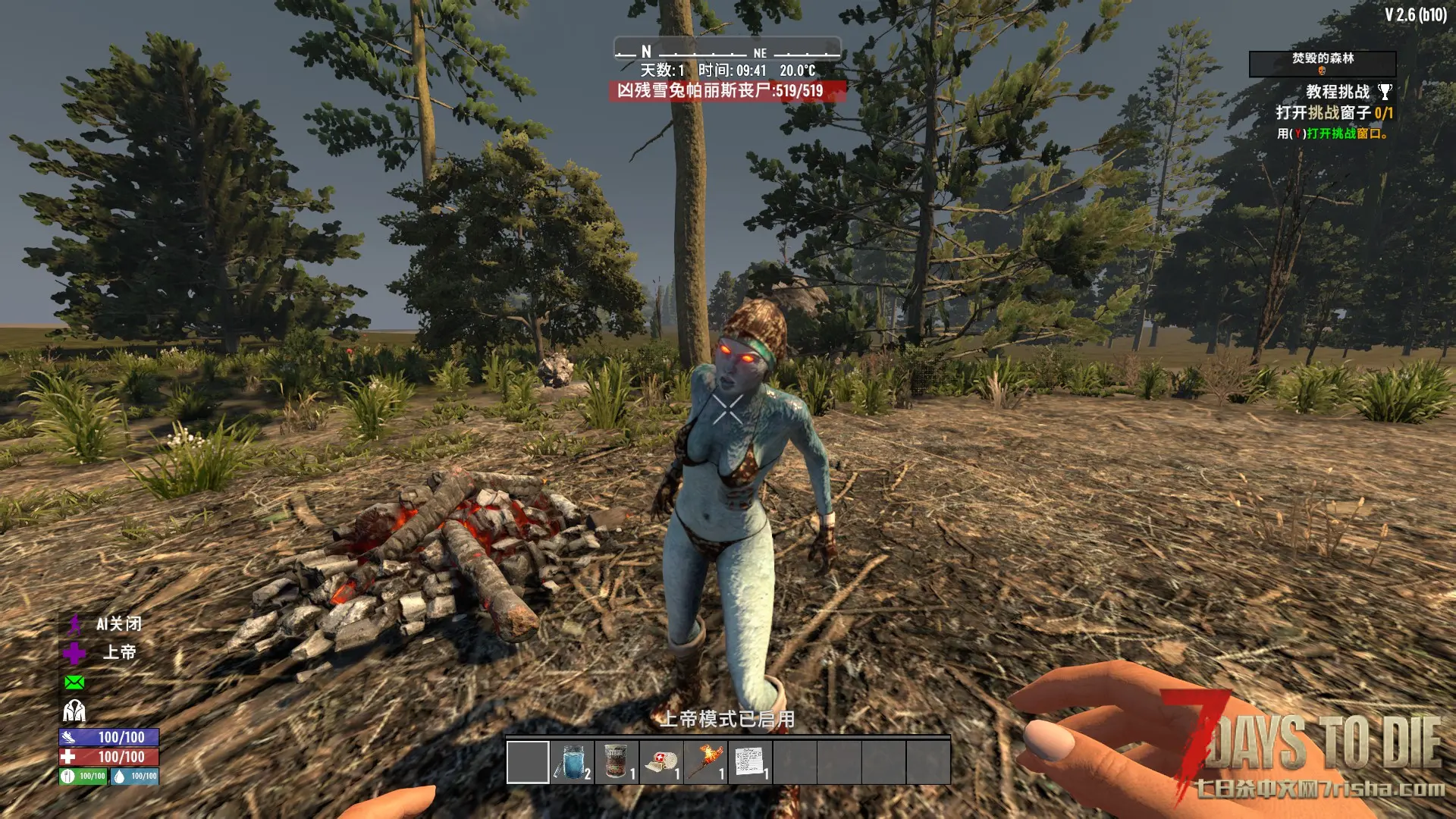Select the paper note hotbar slot
1456x819 pixels.
(750, 761)
